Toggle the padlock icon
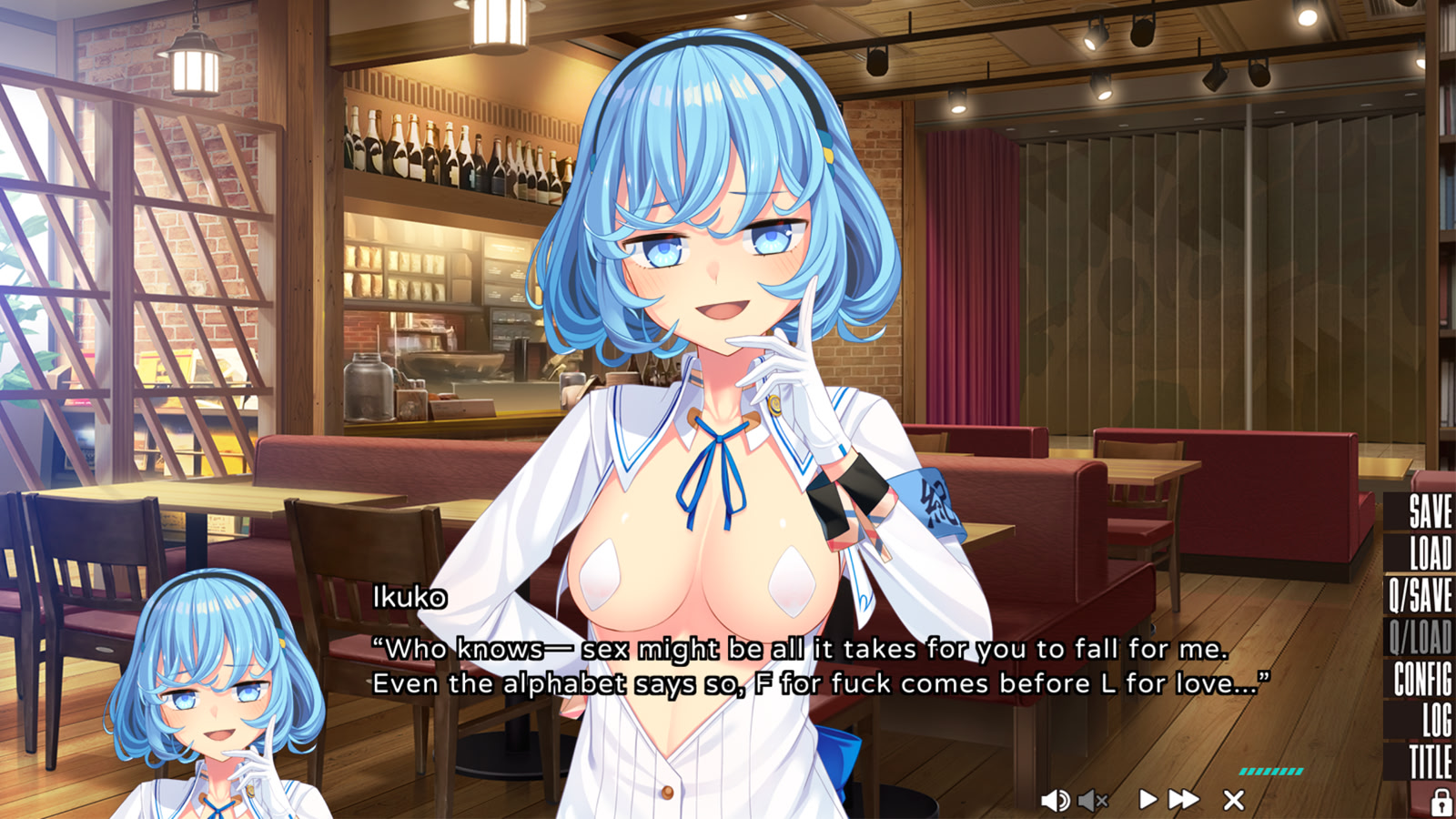The height and width of the screenshot is (819, 1456). [x=1441, y=803]
